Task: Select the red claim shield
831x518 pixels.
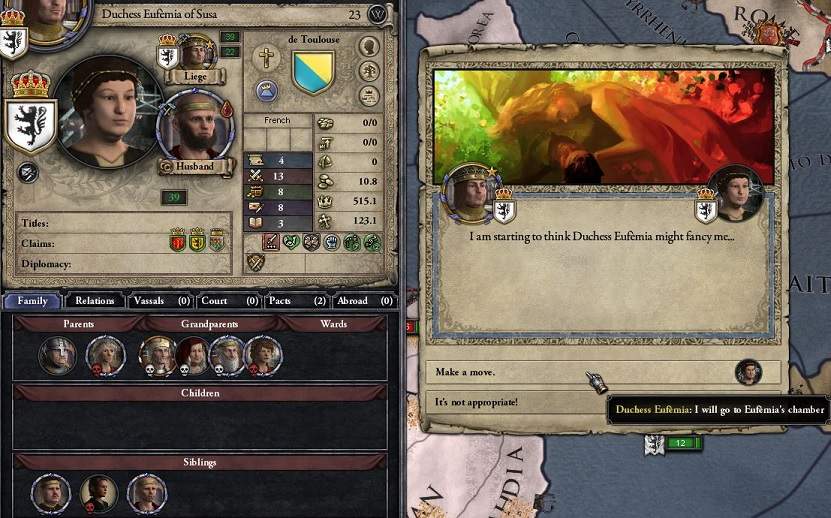Action: [178, 241]
